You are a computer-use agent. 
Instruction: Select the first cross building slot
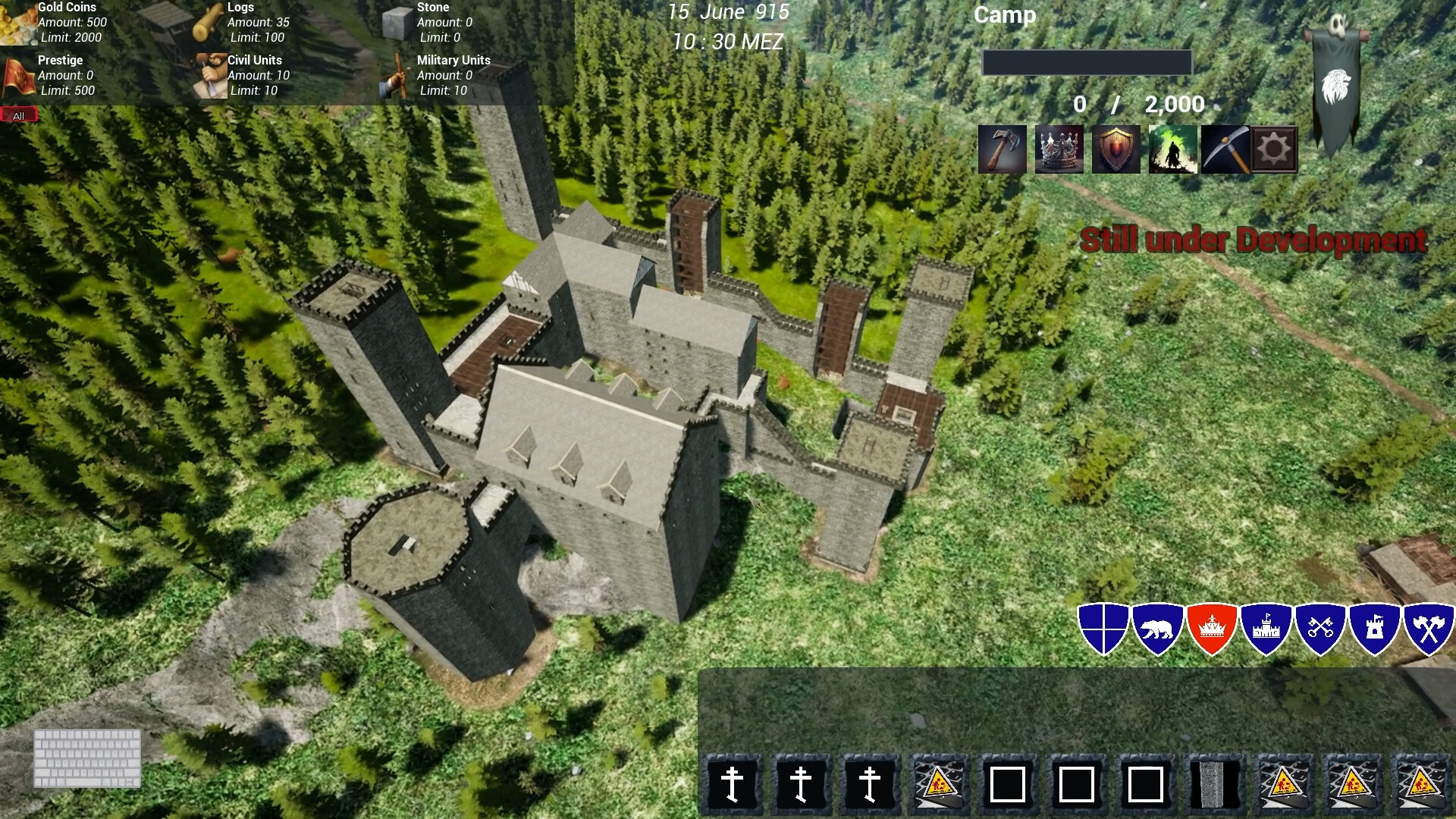pyautogui.click(x=733, y=783)
